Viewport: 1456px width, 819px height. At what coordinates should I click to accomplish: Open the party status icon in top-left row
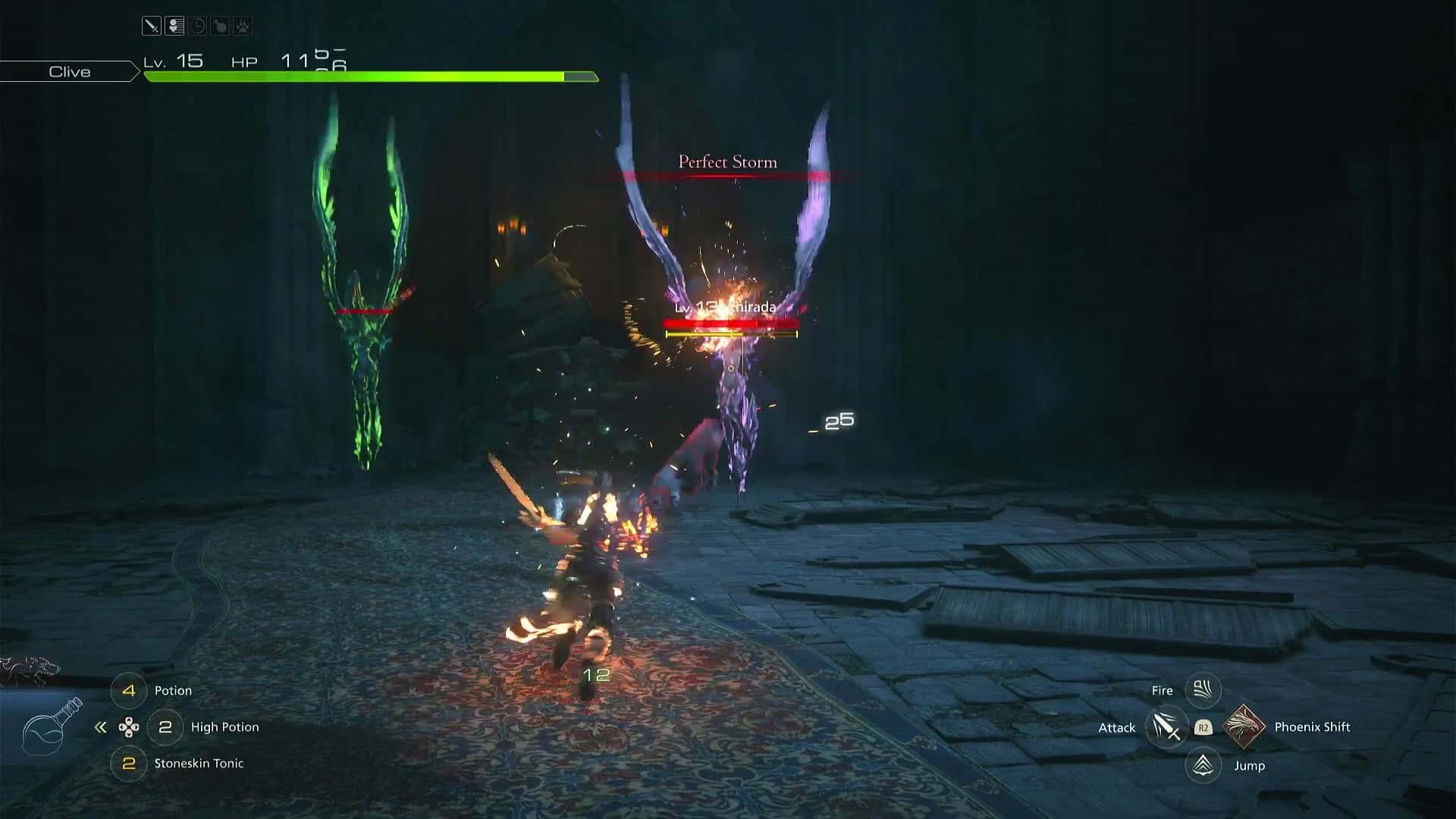point(174,25)
